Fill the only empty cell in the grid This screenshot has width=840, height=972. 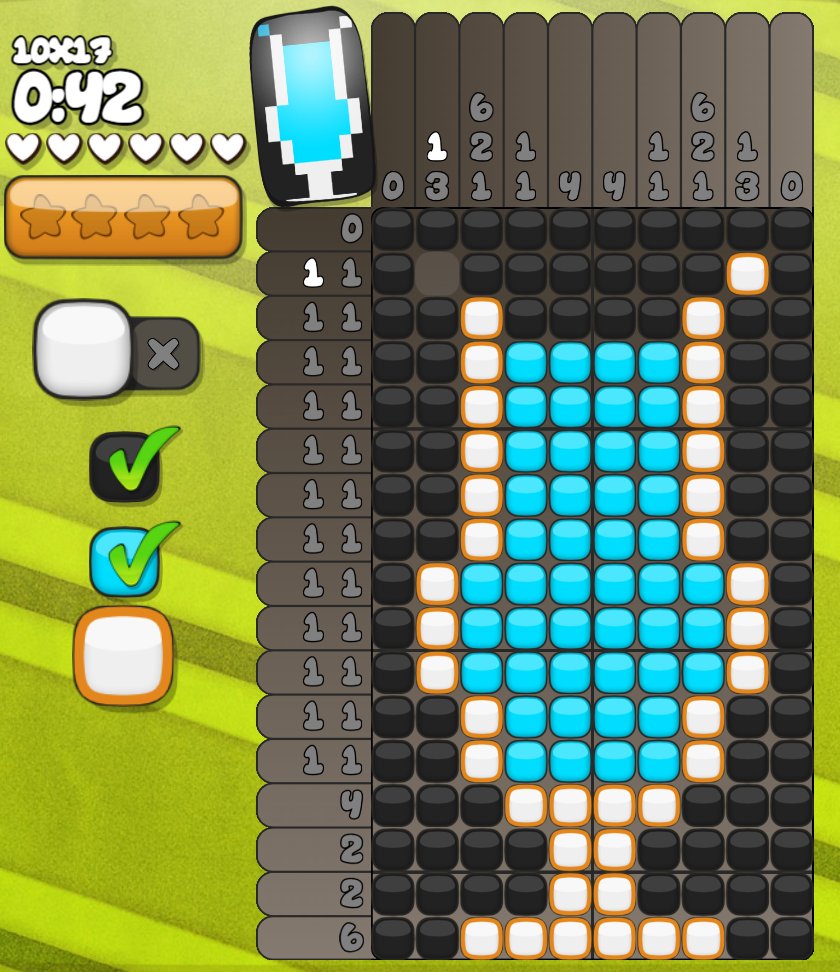(437, 273)
